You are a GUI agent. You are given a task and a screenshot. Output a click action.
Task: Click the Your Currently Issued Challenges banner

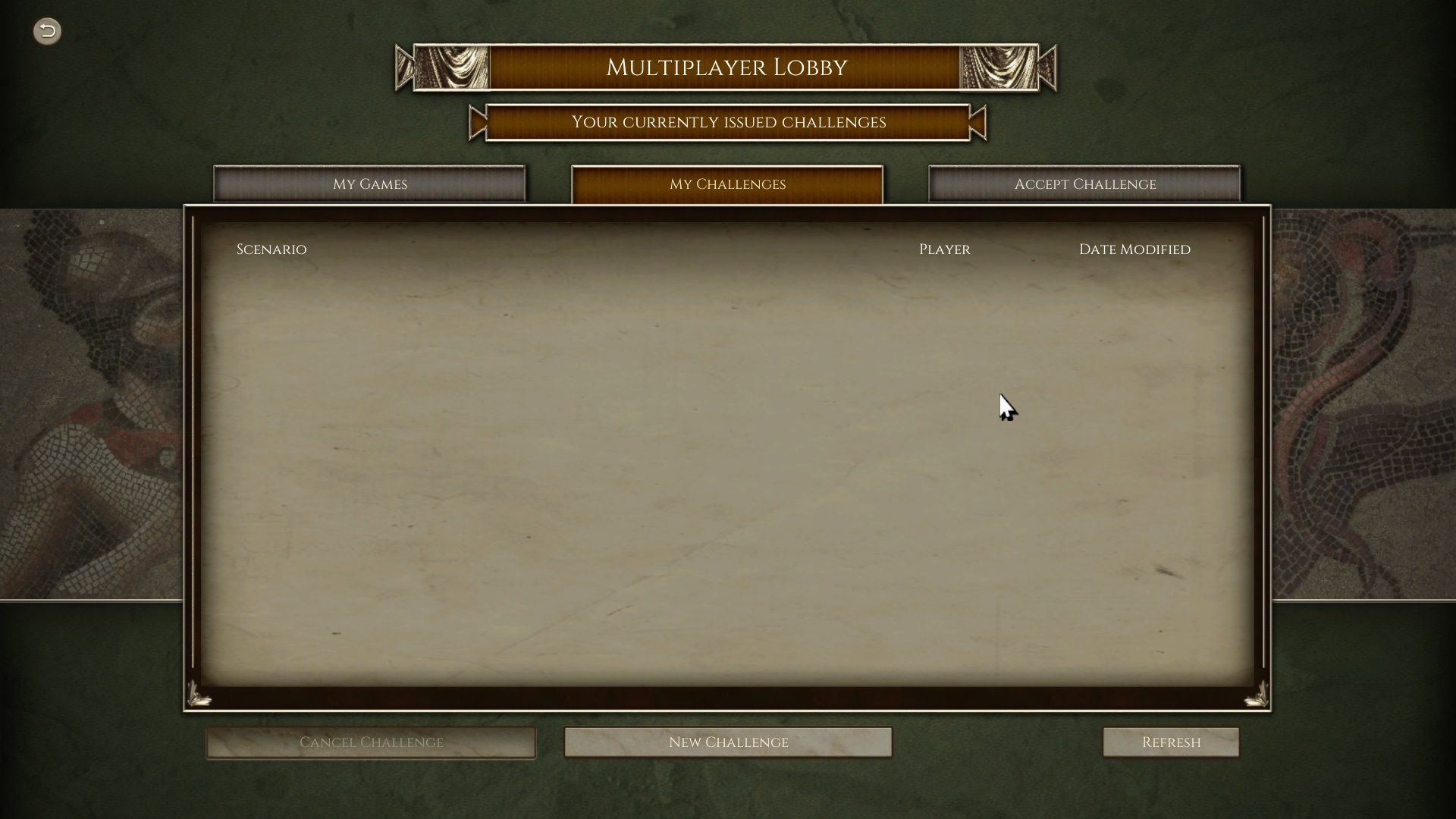coord(727,122)
